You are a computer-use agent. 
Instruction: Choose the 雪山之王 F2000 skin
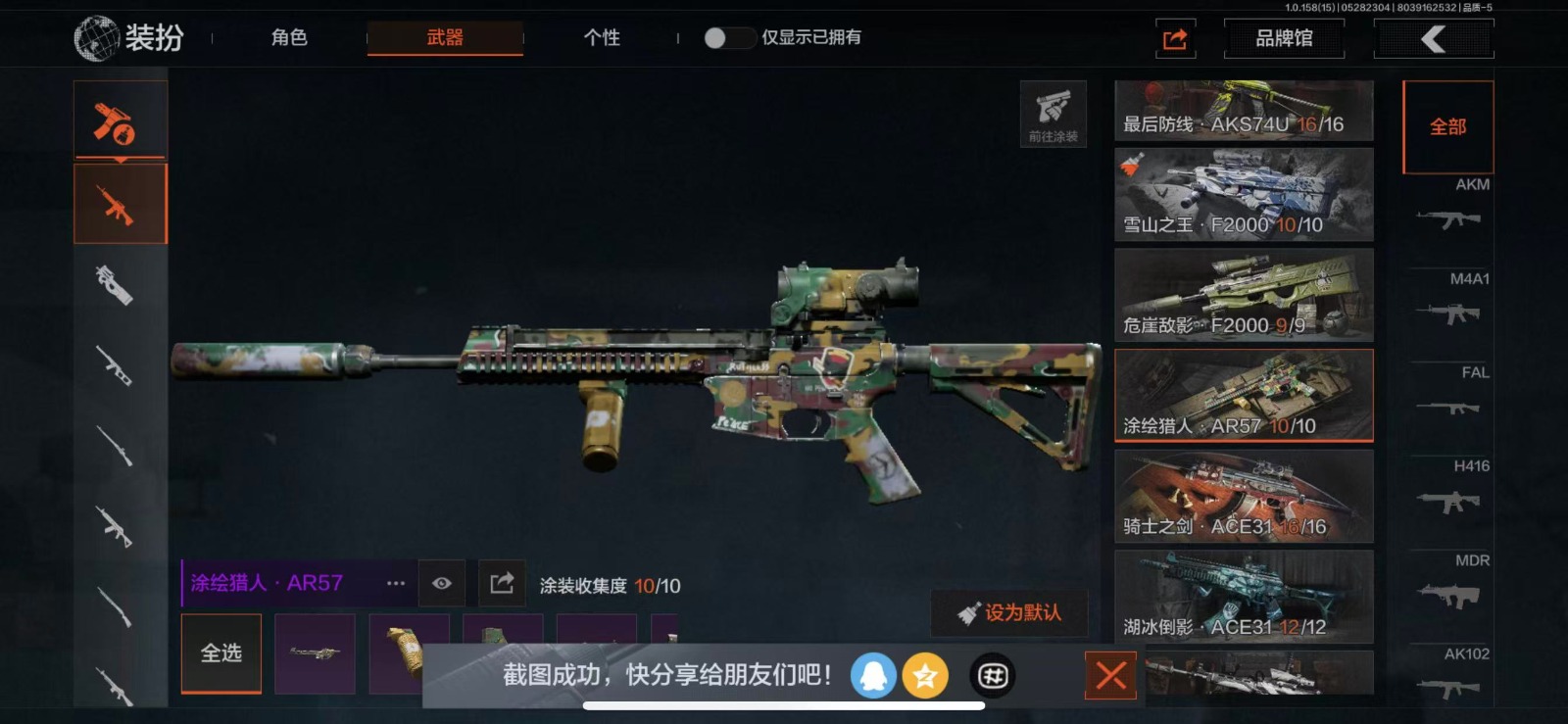(1244, 195)
